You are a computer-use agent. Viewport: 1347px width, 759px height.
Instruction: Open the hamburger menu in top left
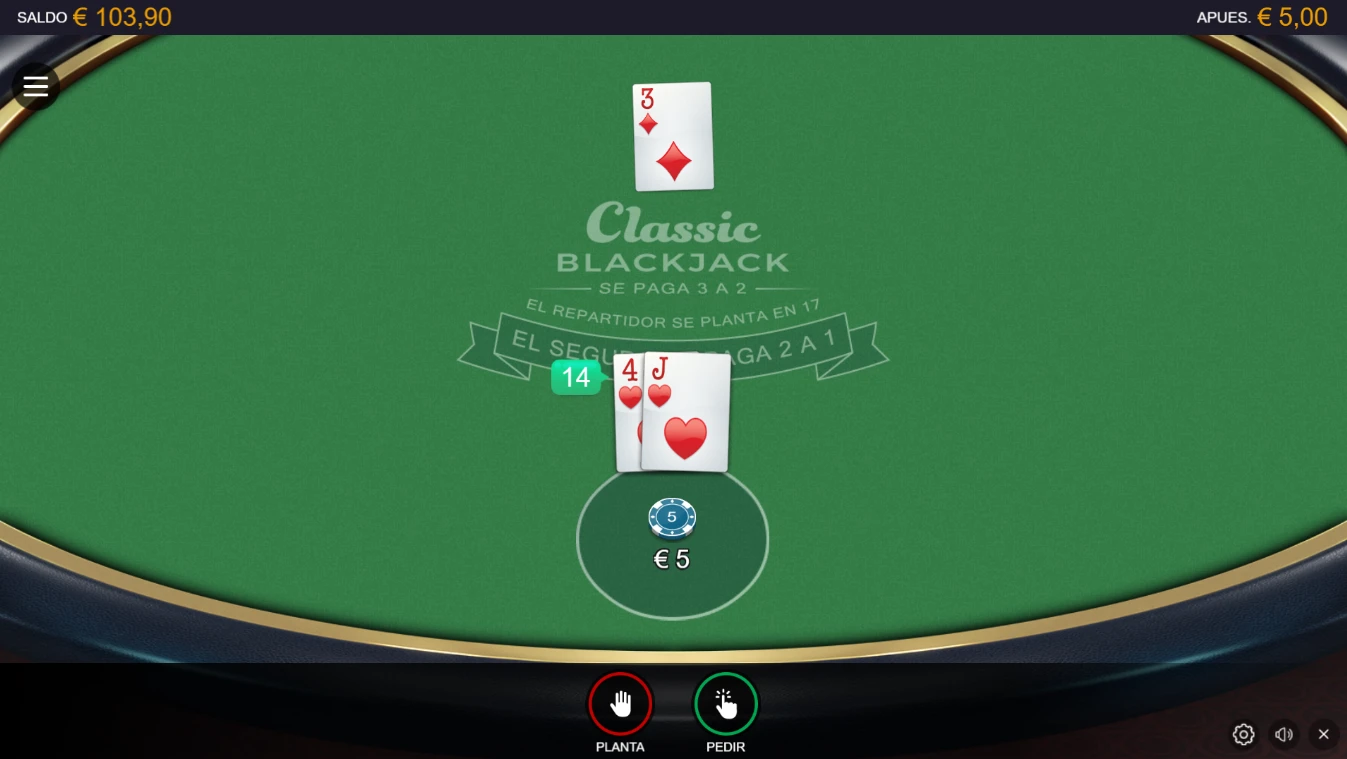tap(36, 85)
